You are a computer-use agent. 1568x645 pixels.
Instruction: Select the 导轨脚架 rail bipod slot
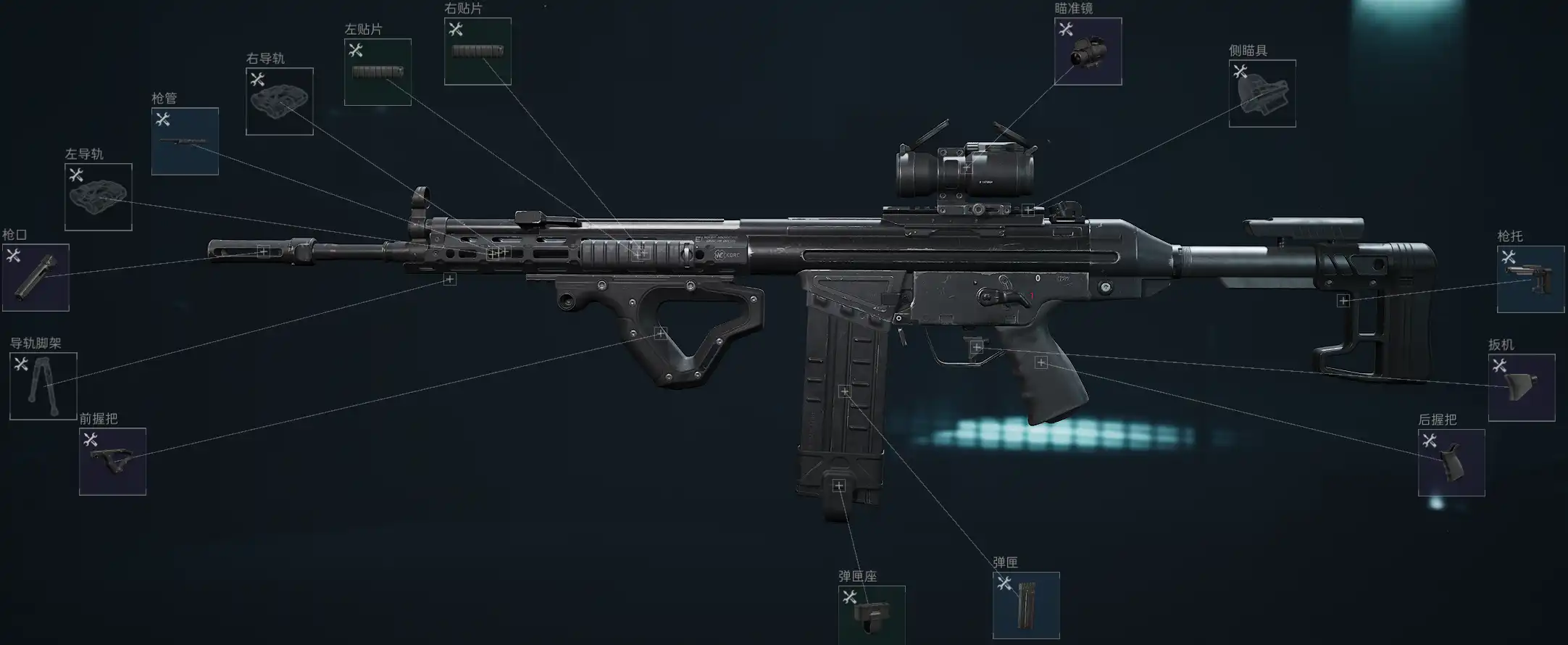[43, 386]
